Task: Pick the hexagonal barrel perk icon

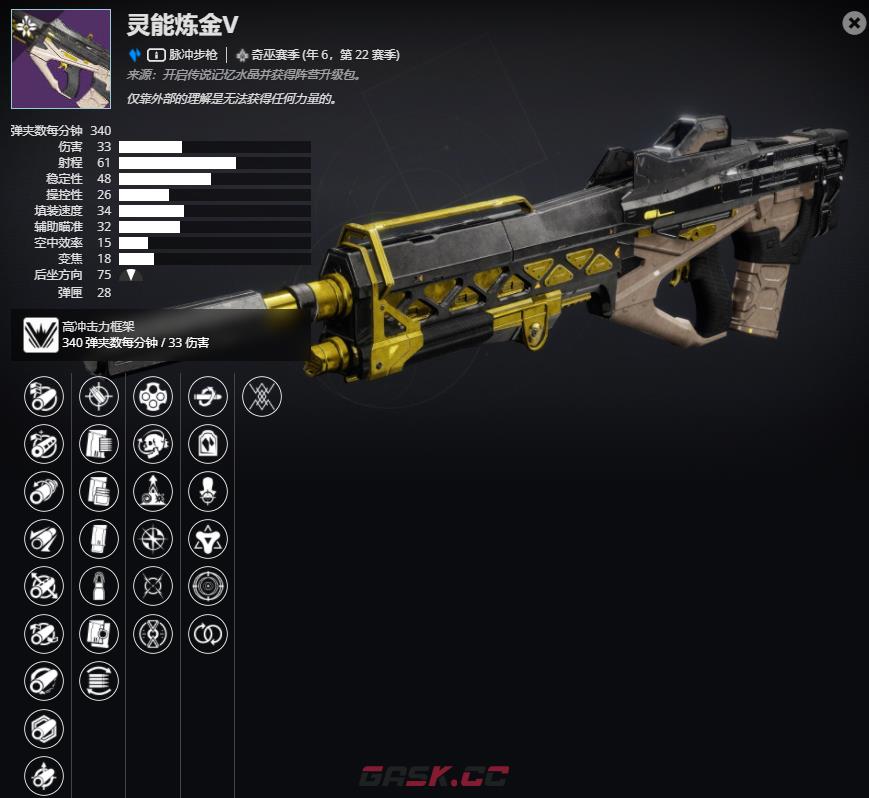Action: [43, 728]
